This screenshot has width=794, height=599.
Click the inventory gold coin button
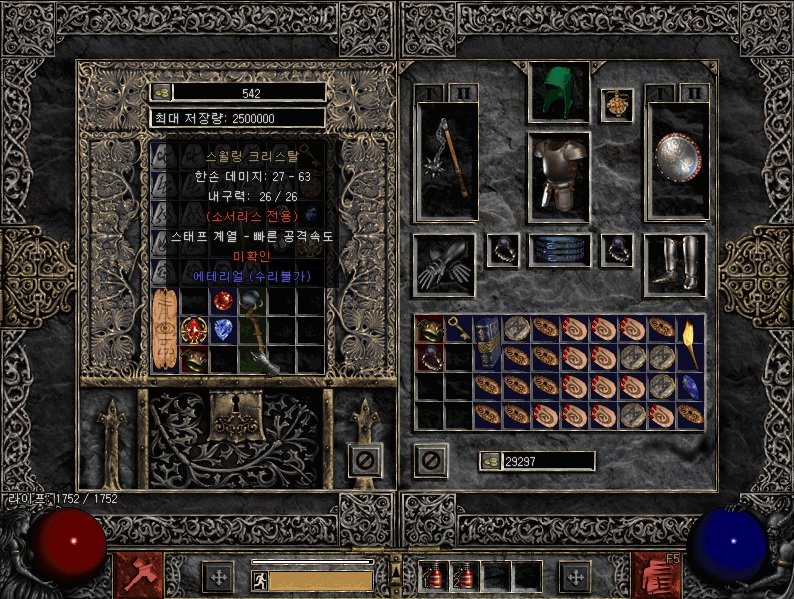point(491,461)
